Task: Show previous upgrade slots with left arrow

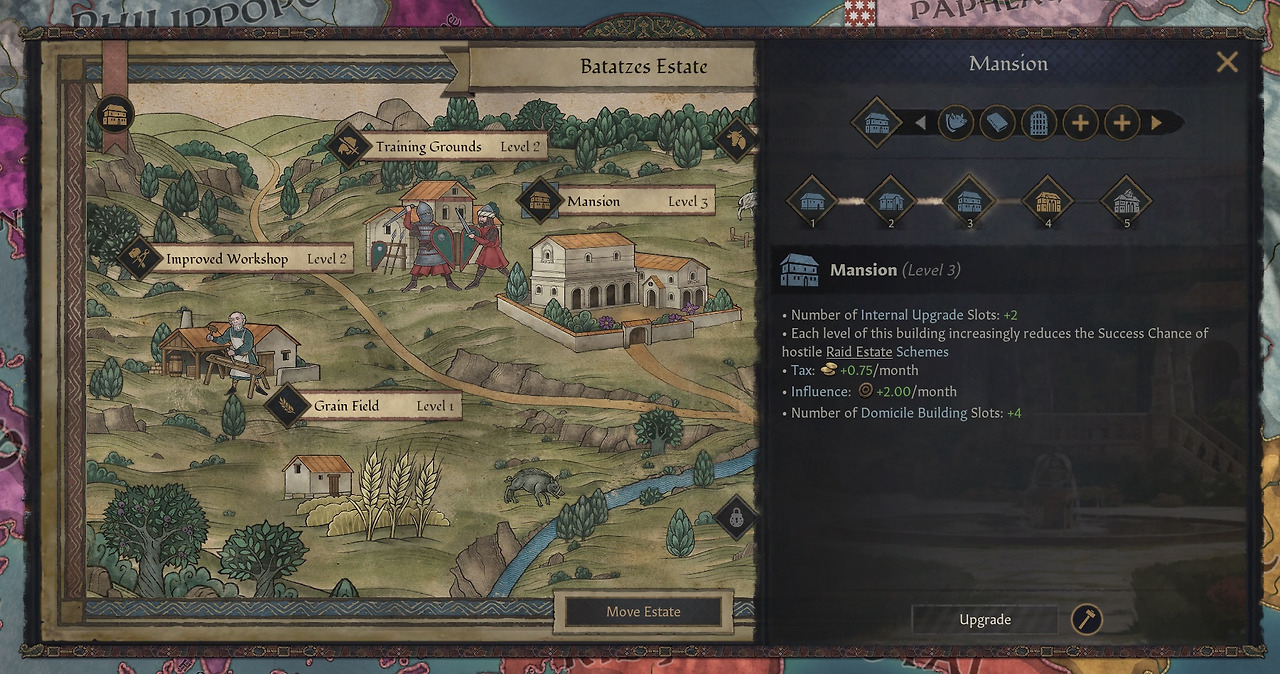Action: (920, 123)
